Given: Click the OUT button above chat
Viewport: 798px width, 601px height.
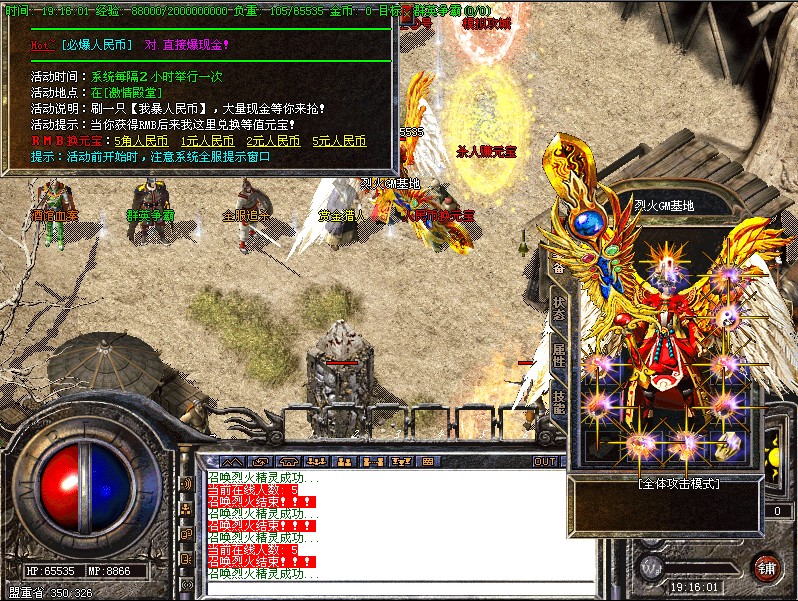Looking at the screenshot, I should pyautogui.click(x=545, y=462).
